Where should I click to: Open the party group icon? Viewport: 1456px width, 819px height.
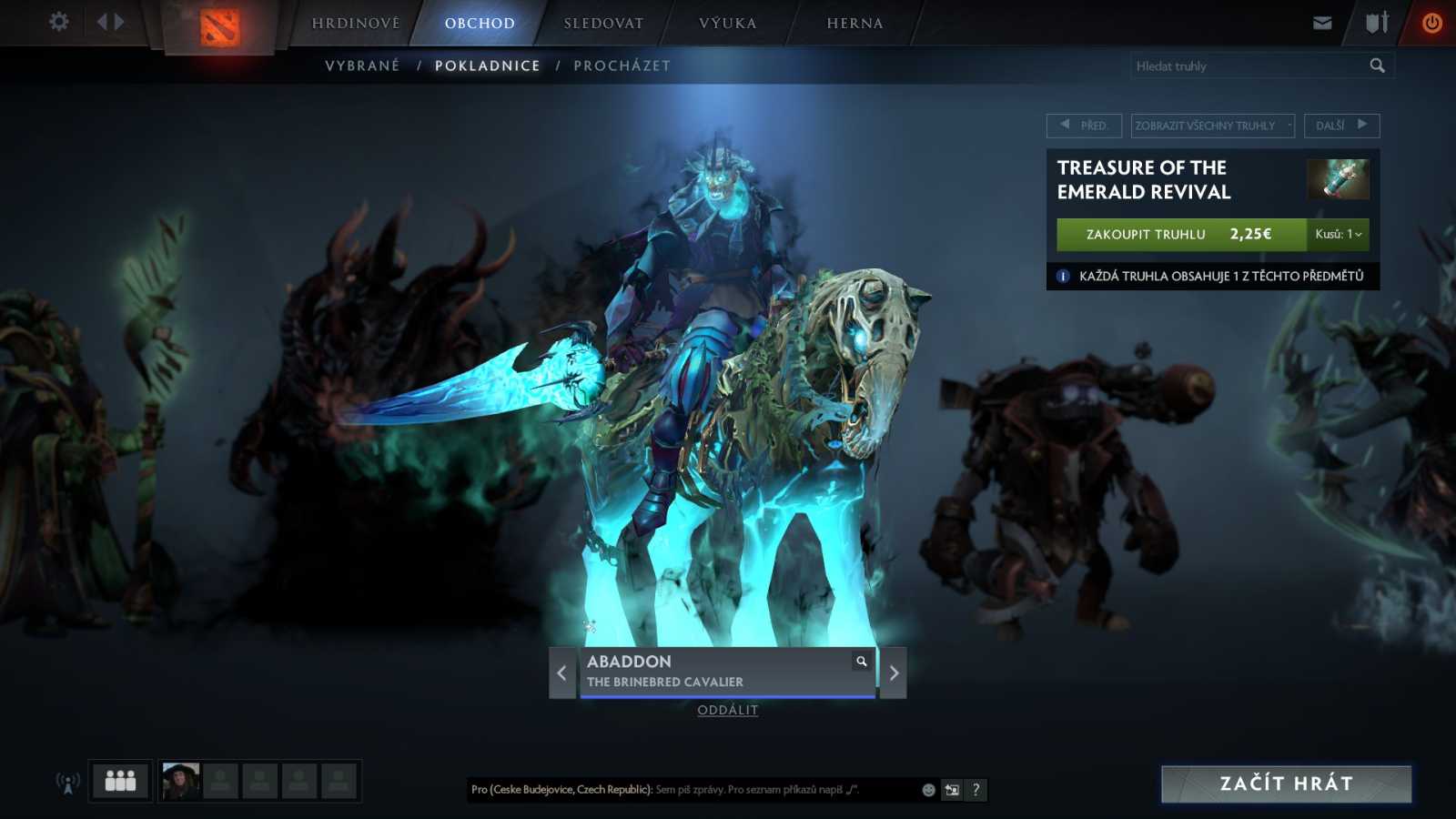click(x=119, y=780)
